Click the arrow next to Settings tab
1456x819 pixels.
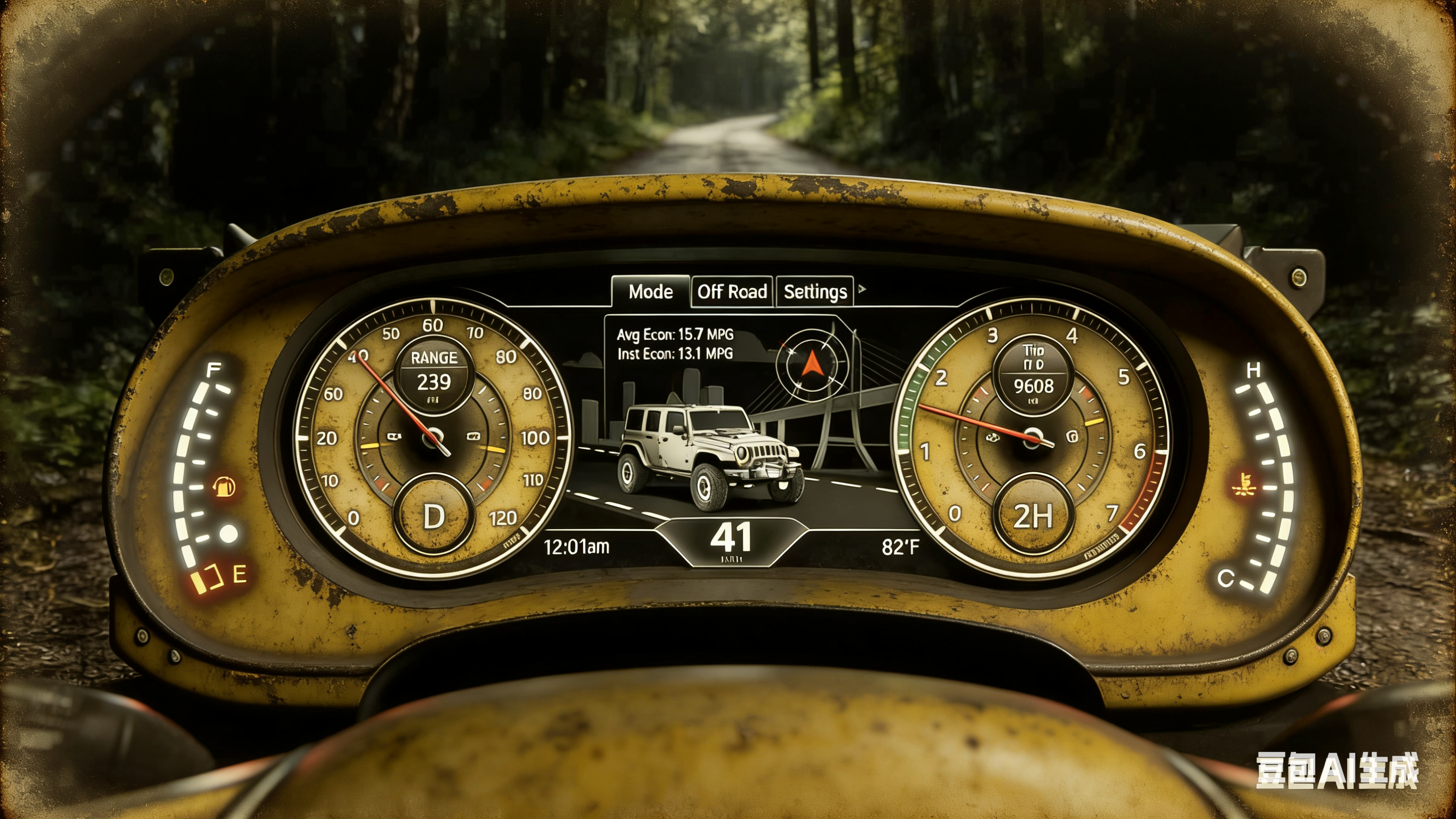862,289
